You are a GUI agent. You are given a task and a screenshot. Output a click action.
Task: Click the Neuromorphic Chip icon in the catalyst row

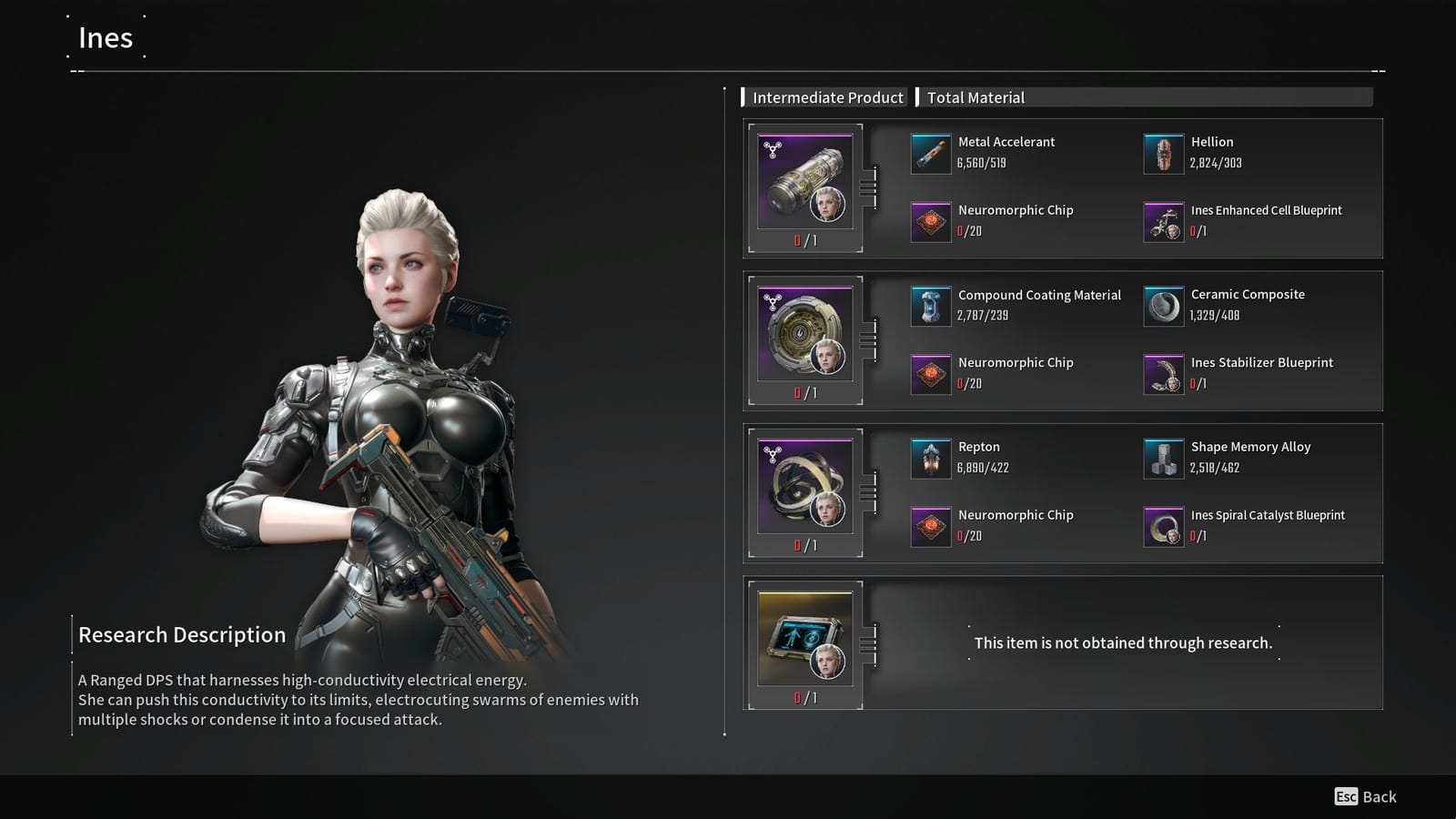tap(930, 526)
